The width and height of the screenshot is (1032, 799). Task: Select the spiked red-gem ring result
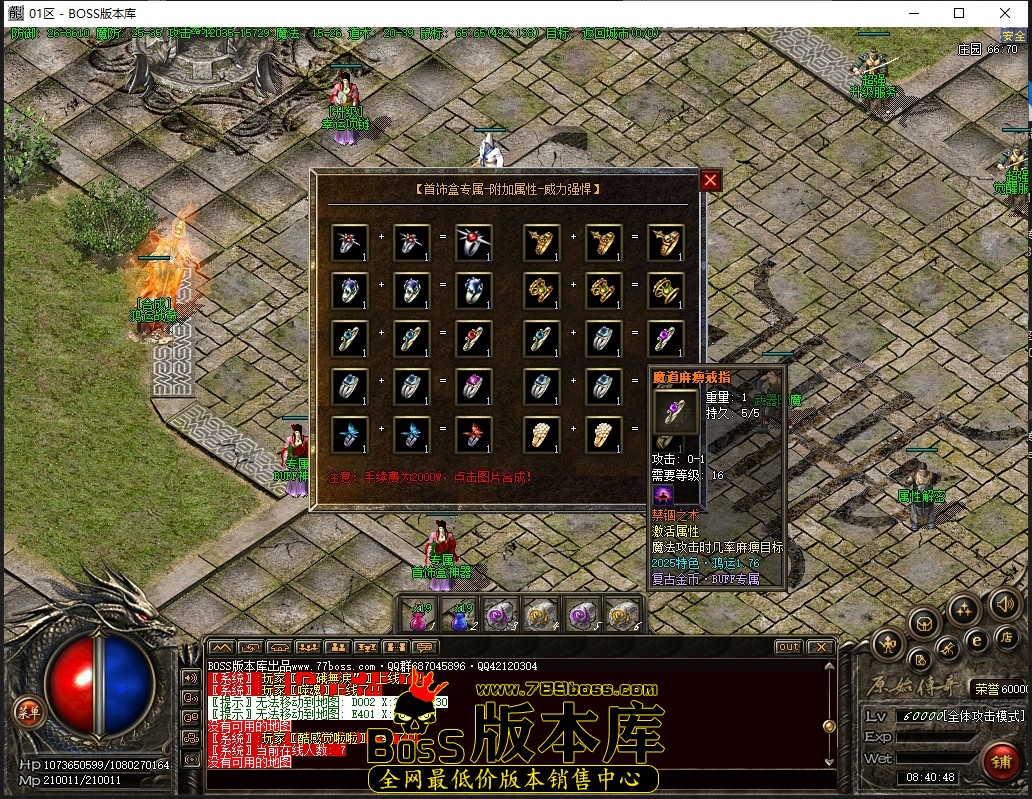[x=472, y=242]
